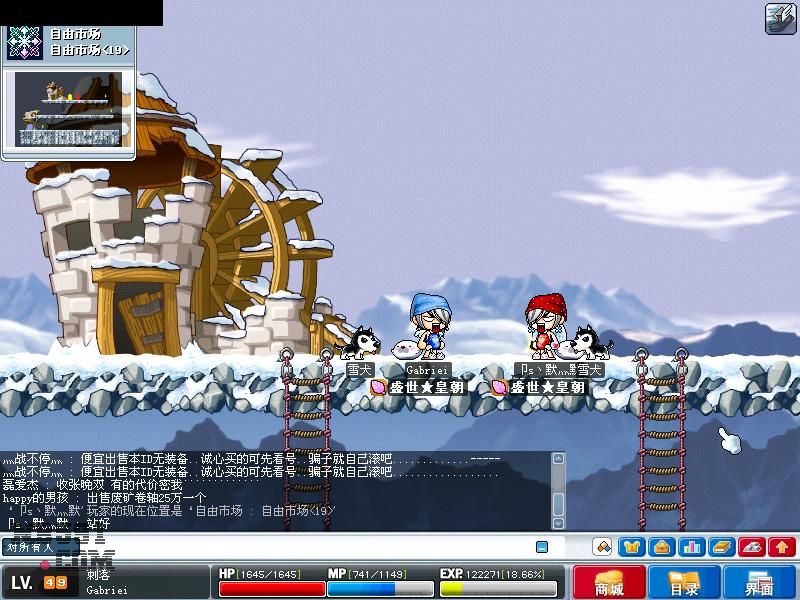Click the minimap of 自由市场
Screen dimensions: 800x600
click(x=68, y=108)
